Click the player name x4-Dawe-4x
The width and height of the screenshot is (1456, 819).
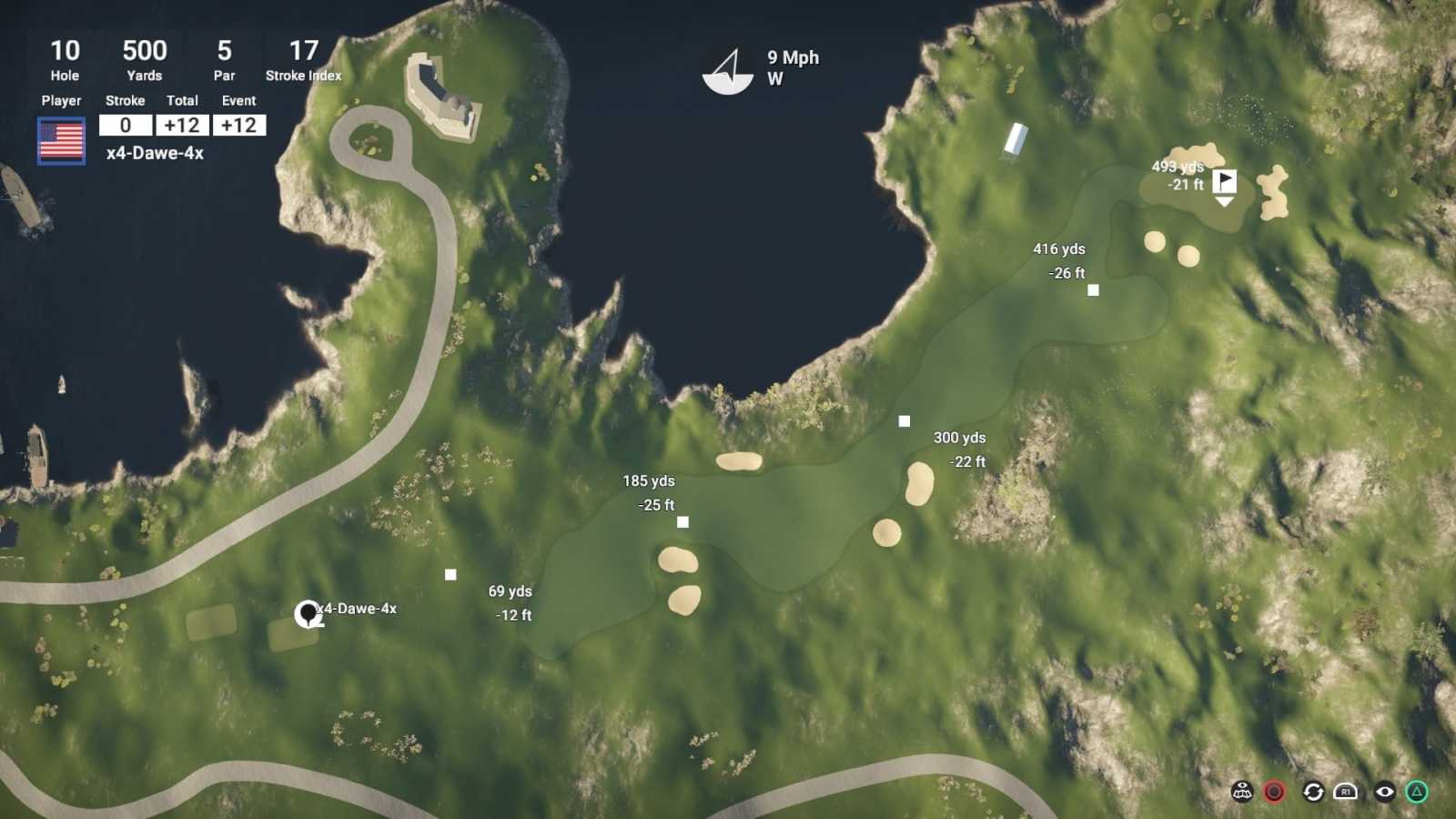point(157,155)
